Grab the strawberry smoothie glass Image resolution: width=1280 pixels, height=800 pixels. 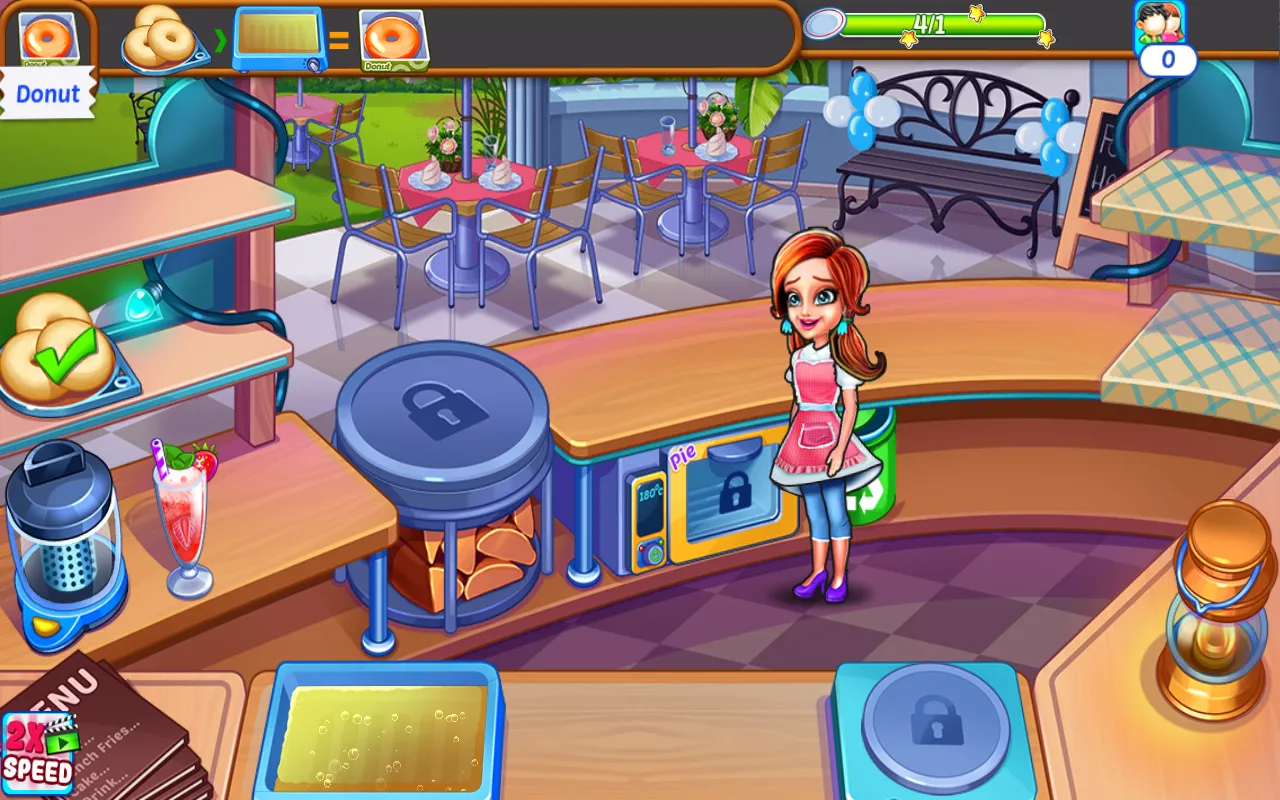click(182, 520)
